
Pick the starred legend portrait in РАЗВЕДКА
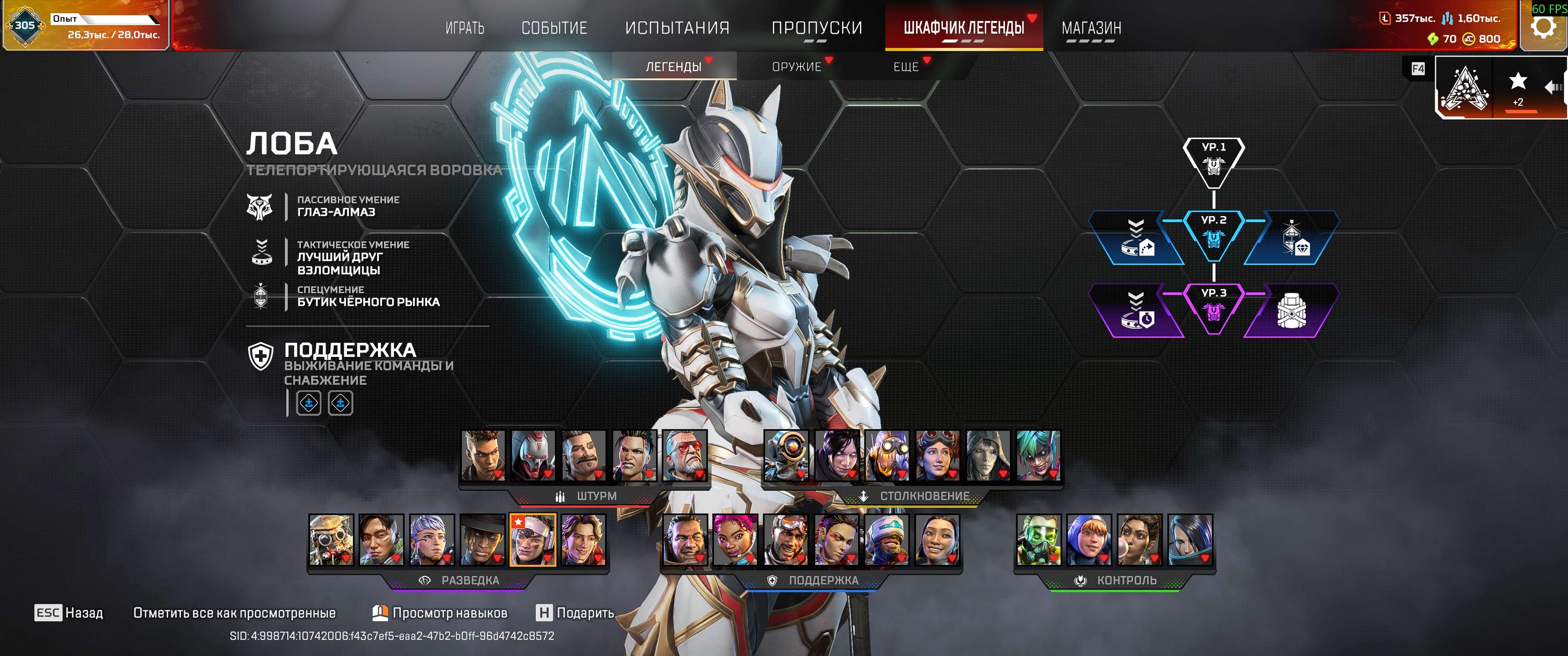click(x=533, y=540)
